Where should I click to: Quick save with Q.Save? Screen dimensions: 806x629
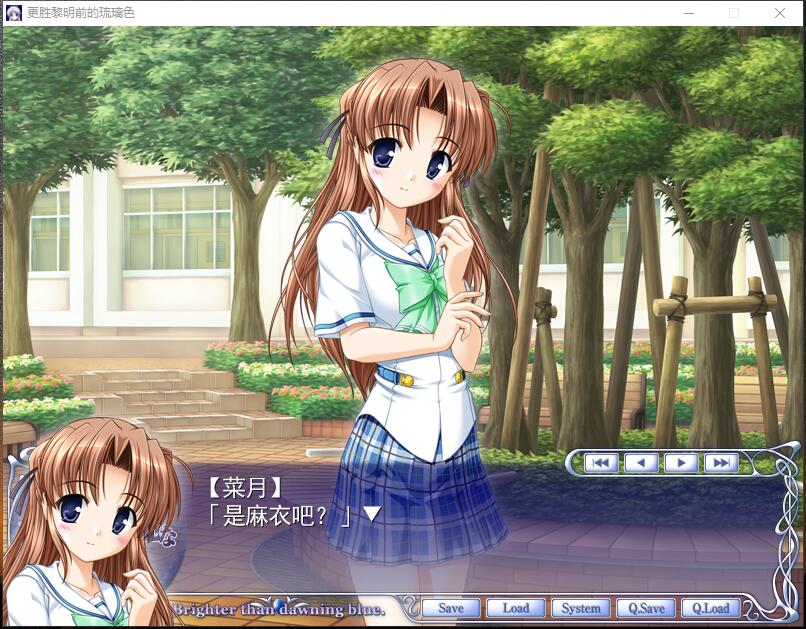645,608
